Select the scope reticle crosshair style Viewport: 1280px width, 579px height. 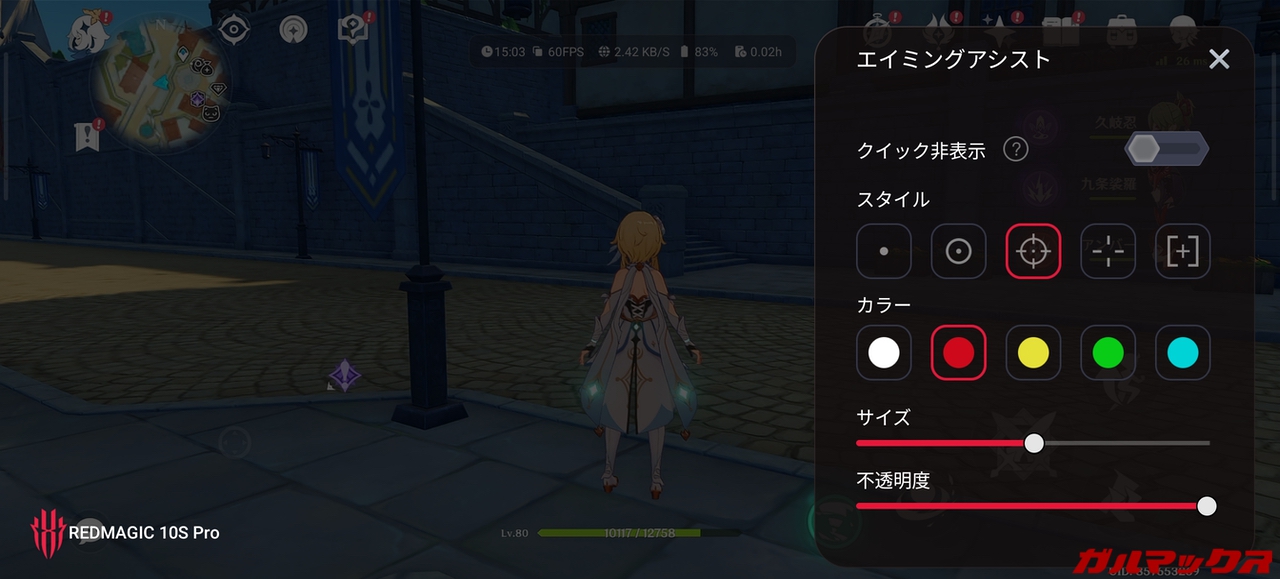[1033, 251]
